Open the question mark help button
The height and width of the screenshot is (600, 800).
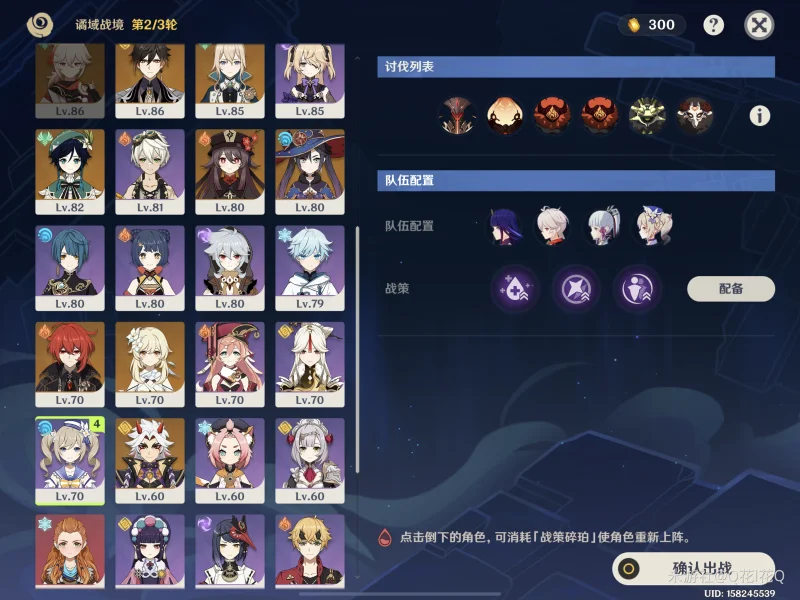pyautogui.click(x=713, y=26)
